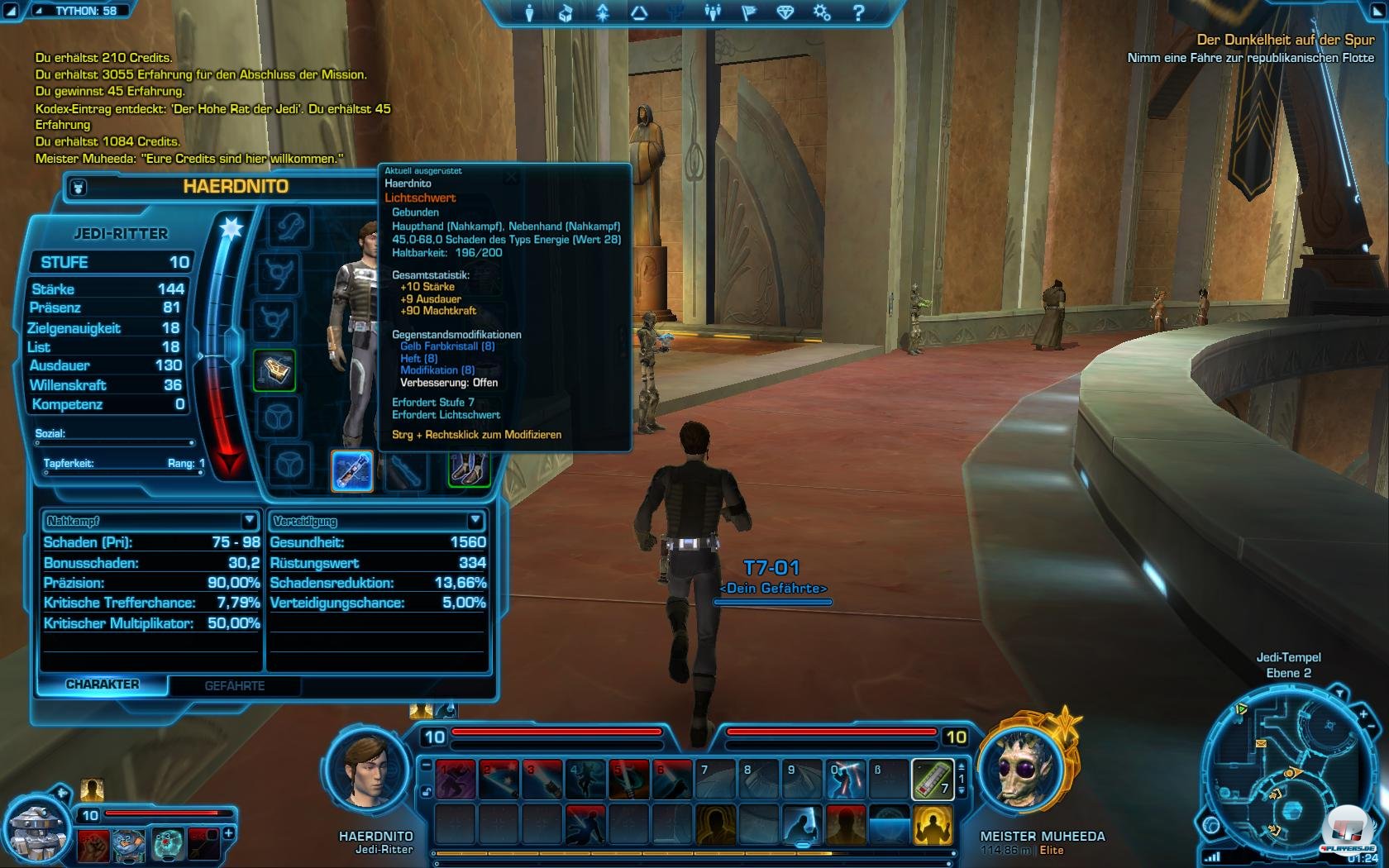Open help via the question mark
1389x868 pixels.
[858, 12]
